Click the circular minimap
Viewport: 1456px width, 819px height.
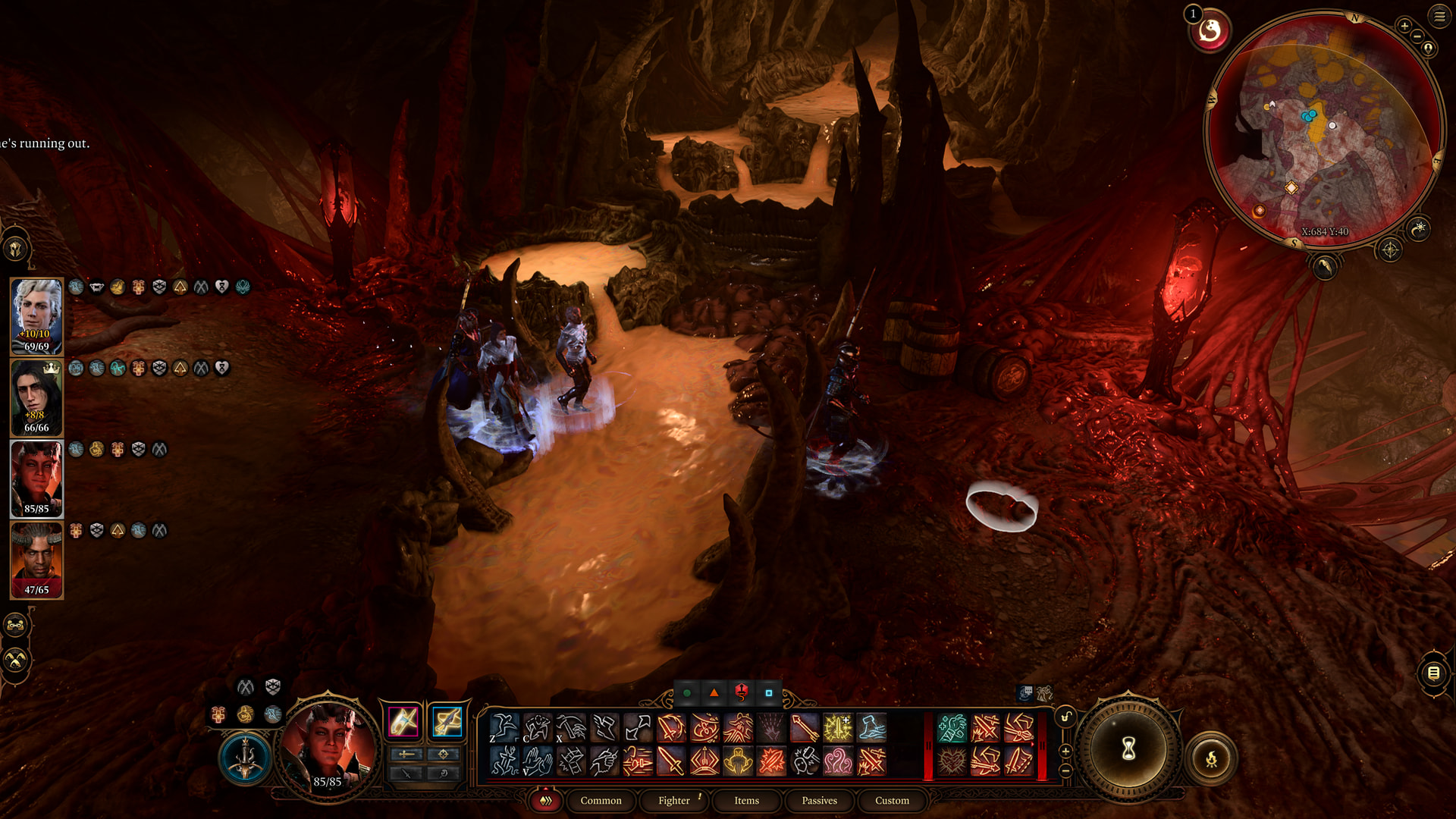1323,129
